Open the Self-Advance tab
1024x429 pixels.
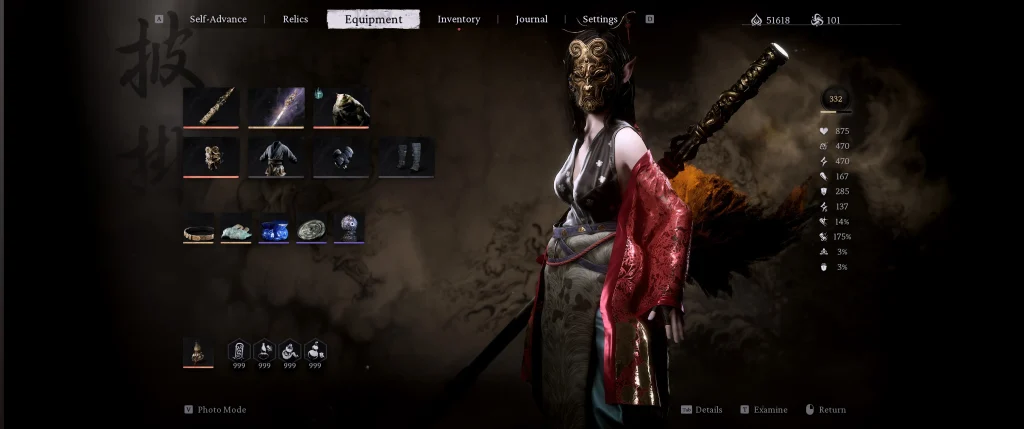(218, 19)
